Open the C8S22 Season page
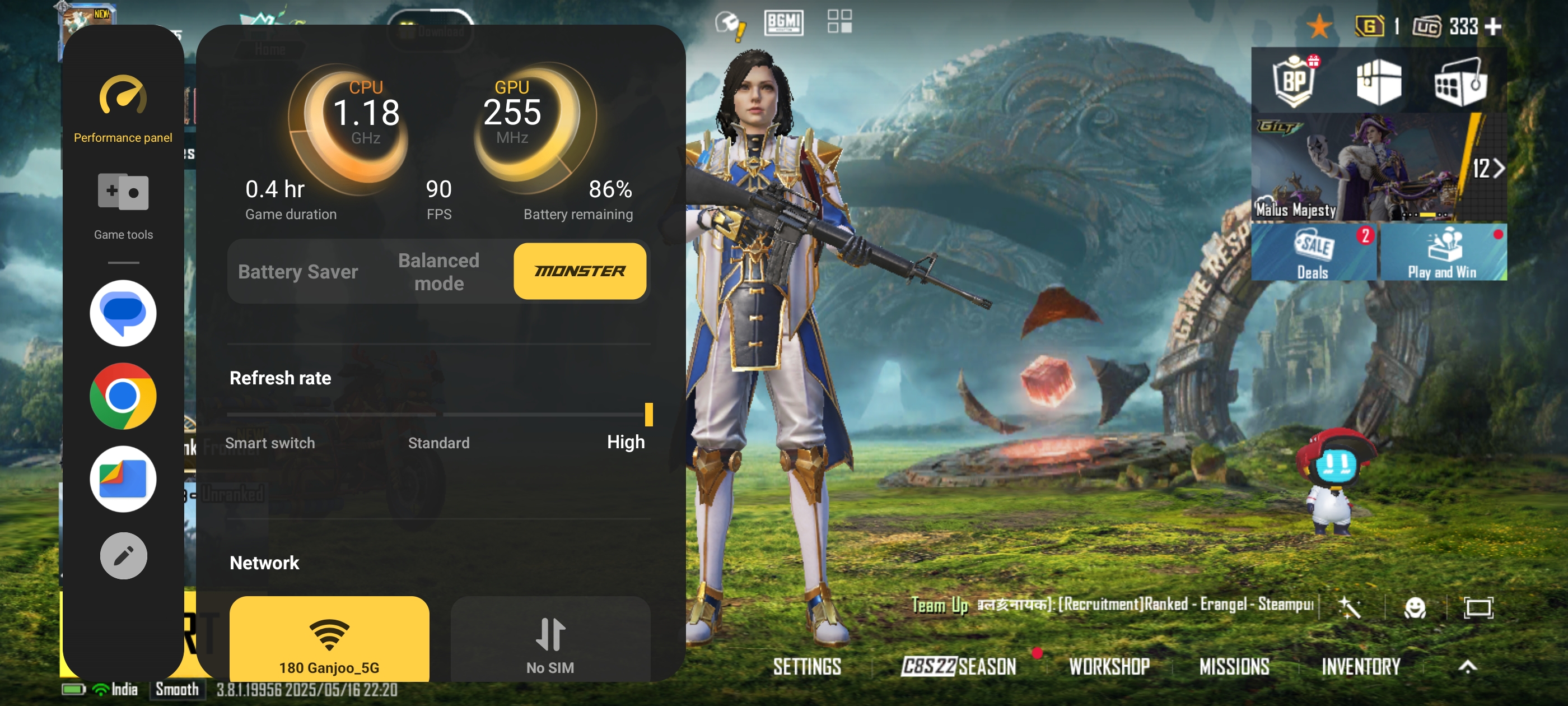1568x706 pixels. pos(959,666)
